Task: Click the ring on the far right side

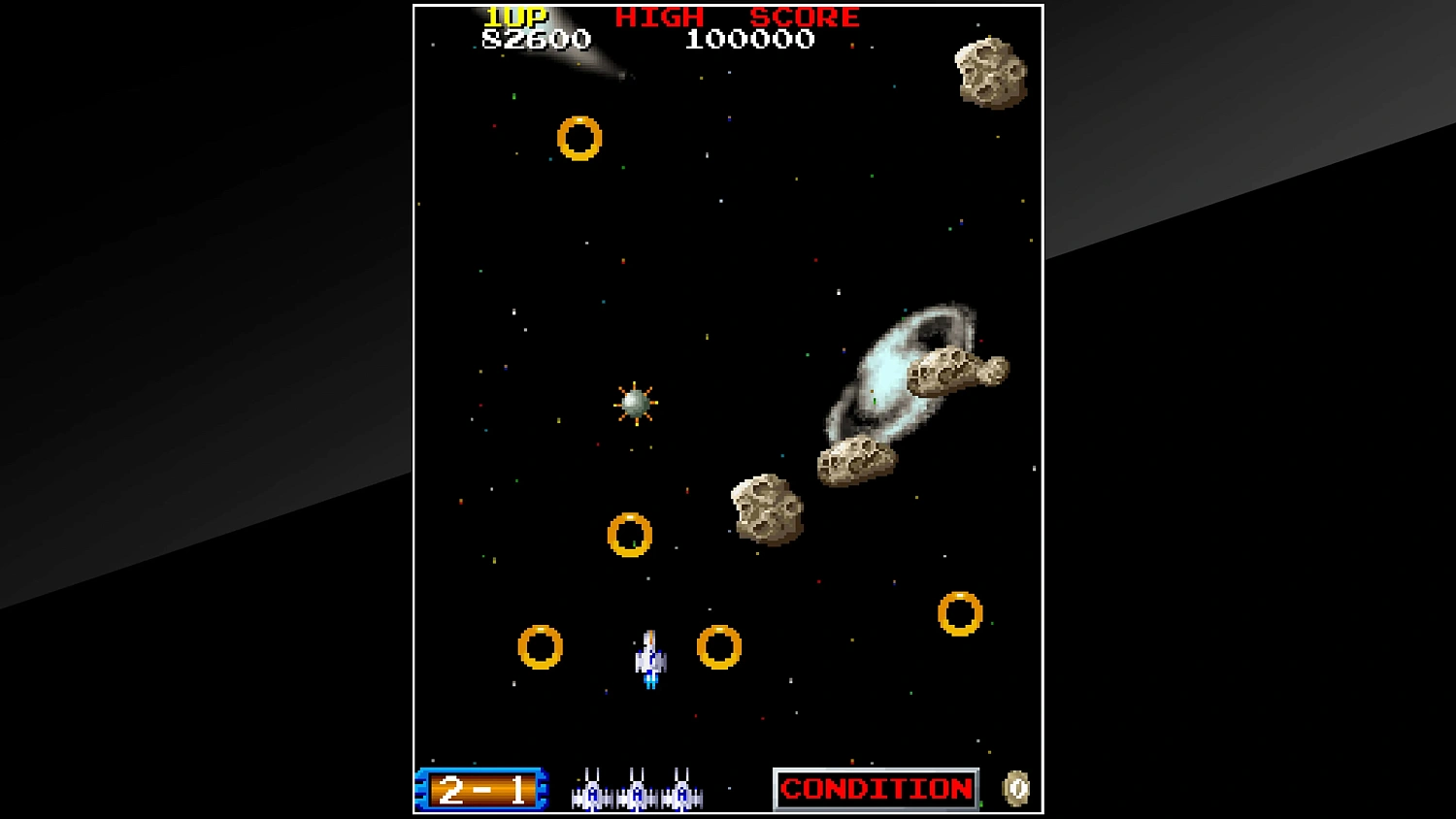Action: coord(962,612)
